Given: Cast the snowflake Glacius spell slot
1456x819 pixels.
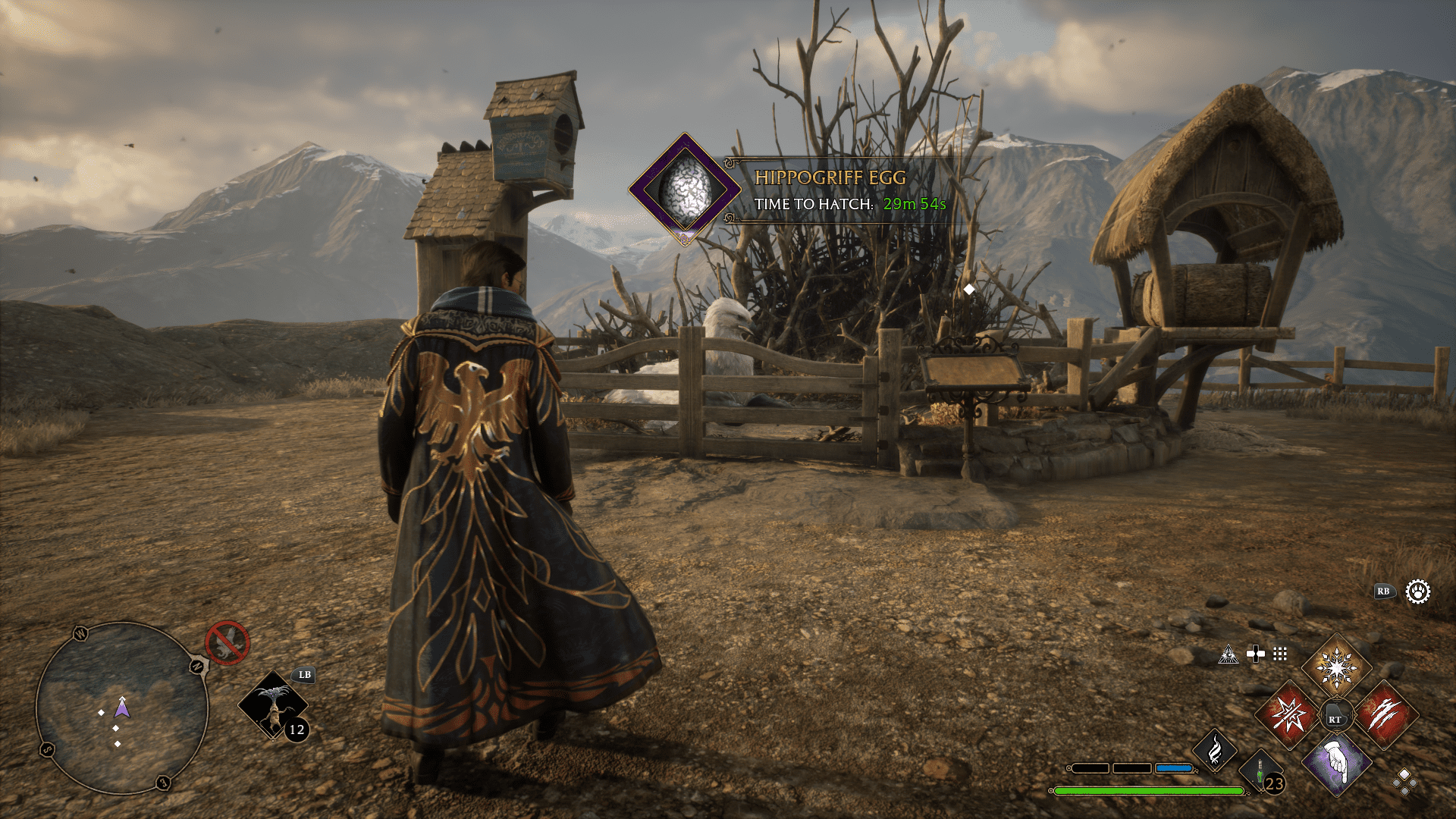Looking at the screenshot, I should click(x=1336, y=667).
